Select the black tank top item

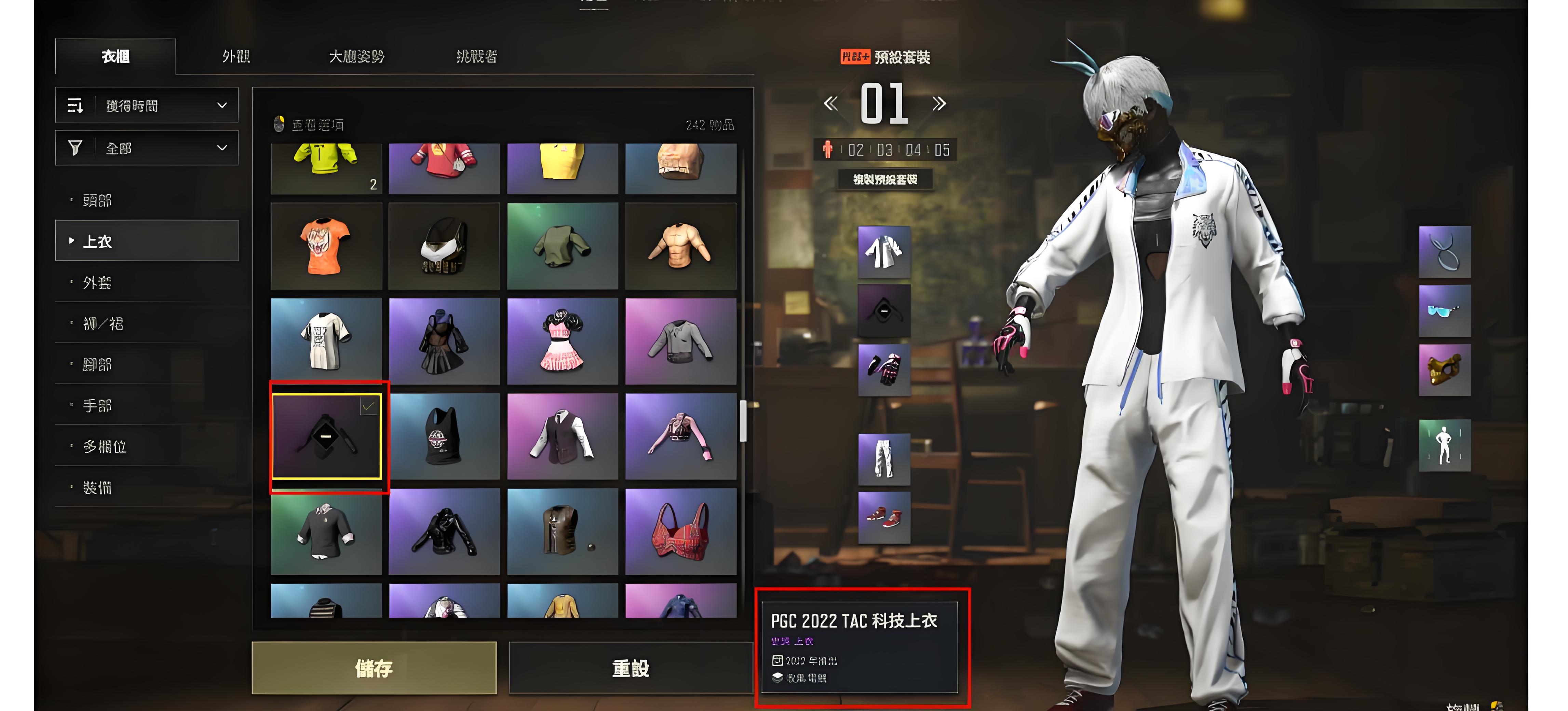(444, 436)
